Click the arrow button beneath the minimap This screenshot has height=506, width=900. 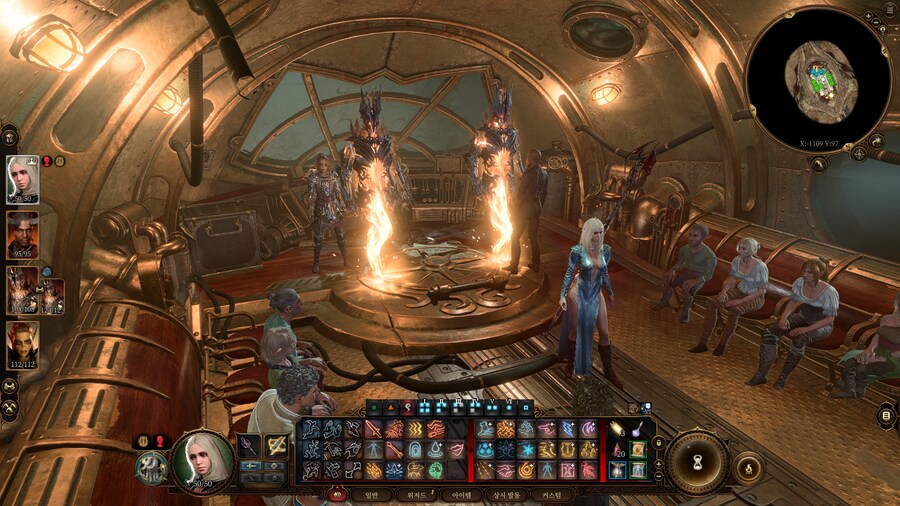(818, 163)
